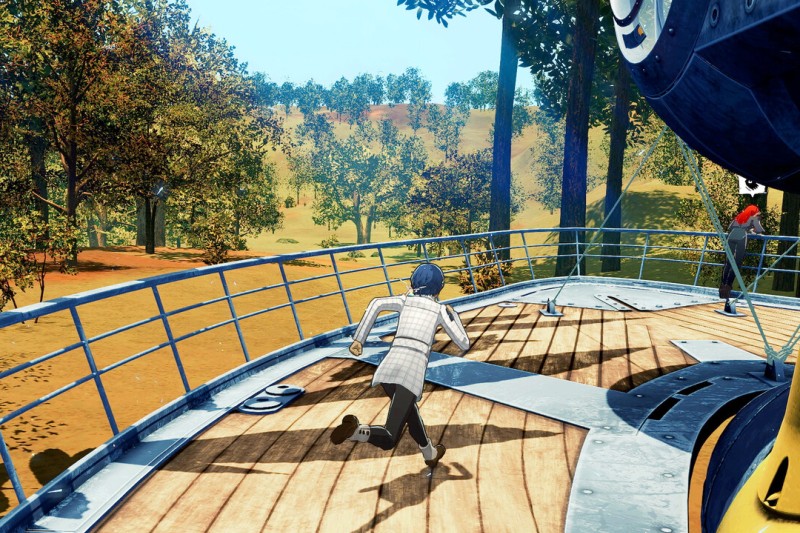Click the white marker above the red-haired character
The height and width of the screenshot is (533, 800).
click(x=752, y=185)
